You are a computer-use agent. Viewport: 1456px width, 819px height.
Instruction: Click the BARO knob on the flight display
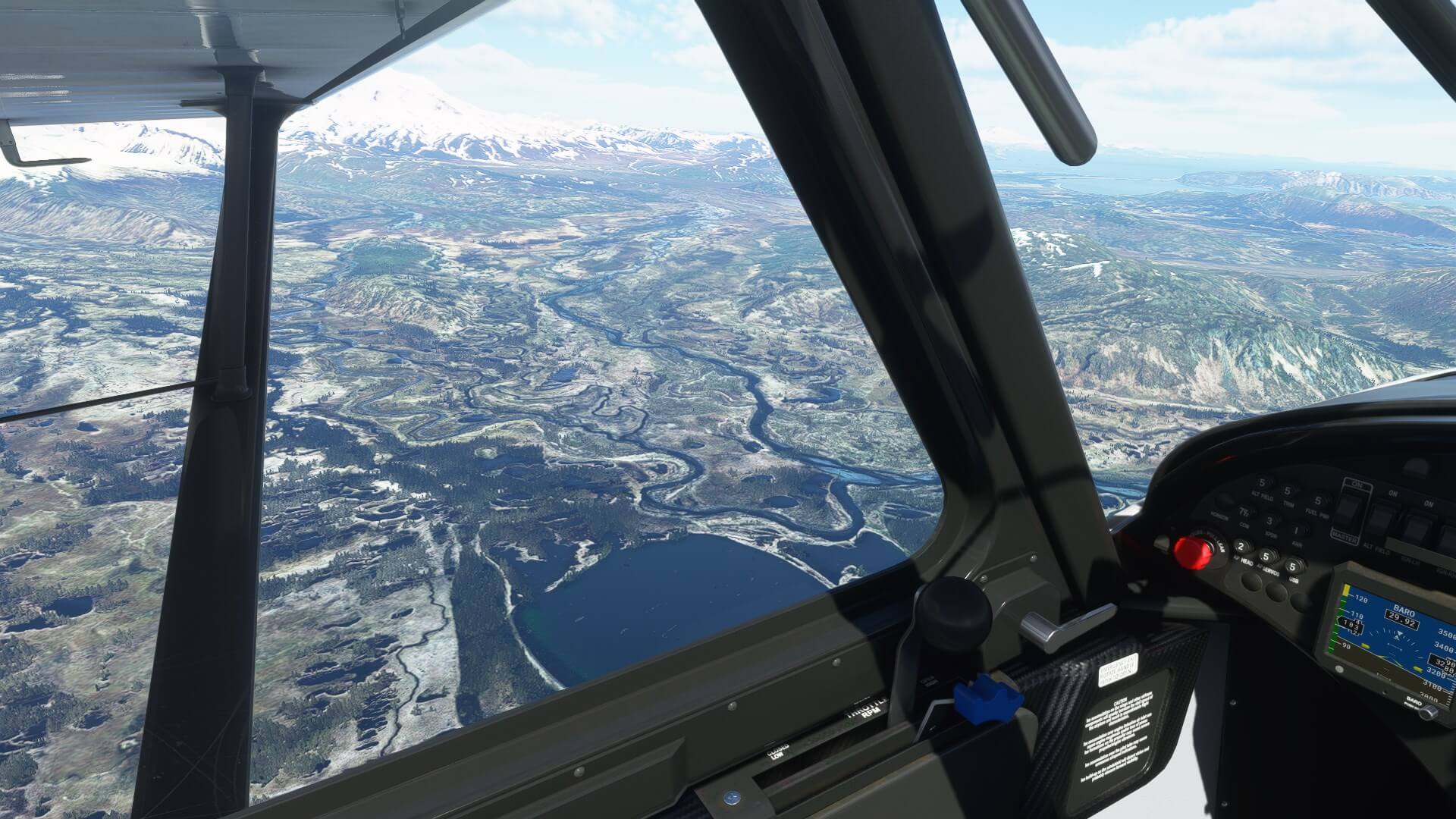click(1429, 712)
